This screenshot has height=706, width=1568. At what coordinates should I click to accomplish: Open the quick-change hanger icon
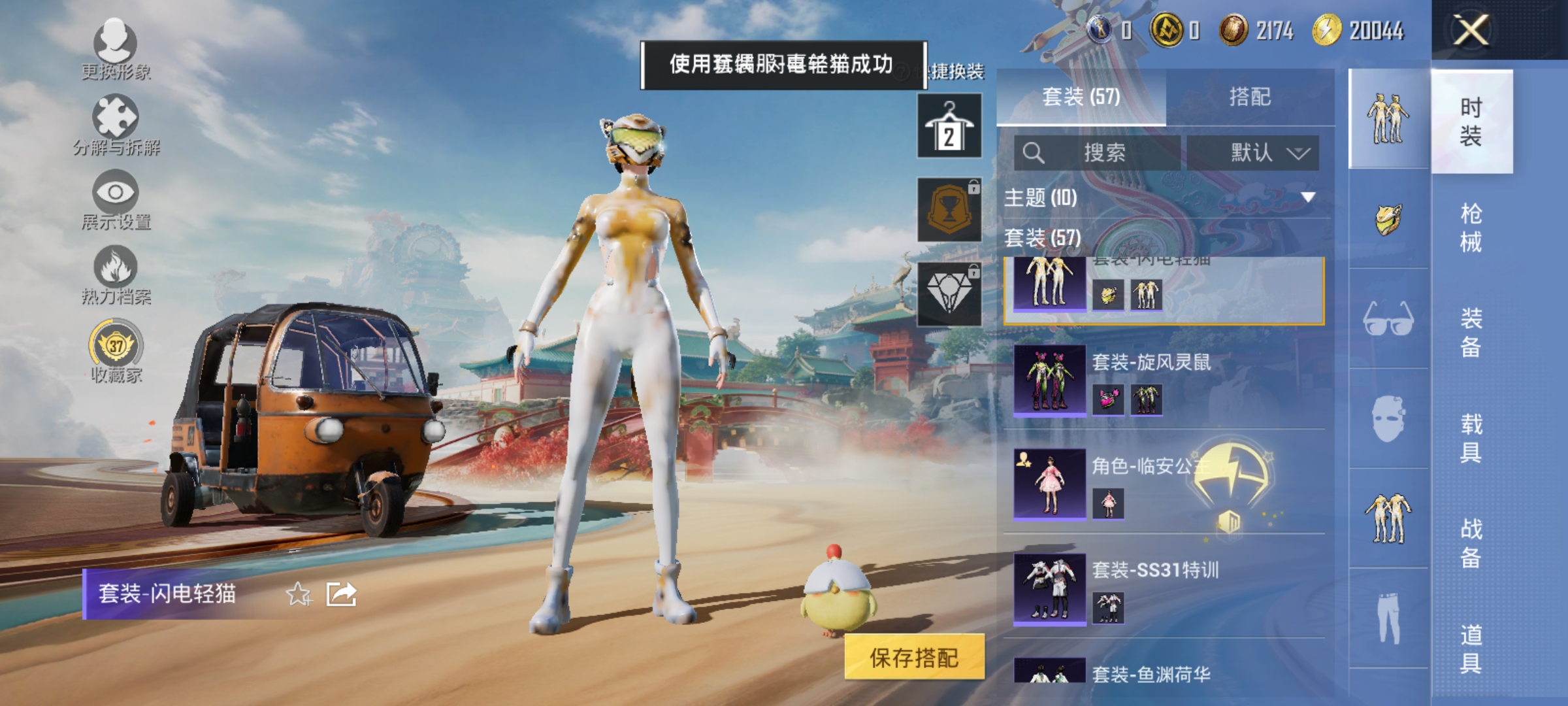(949, 124)
